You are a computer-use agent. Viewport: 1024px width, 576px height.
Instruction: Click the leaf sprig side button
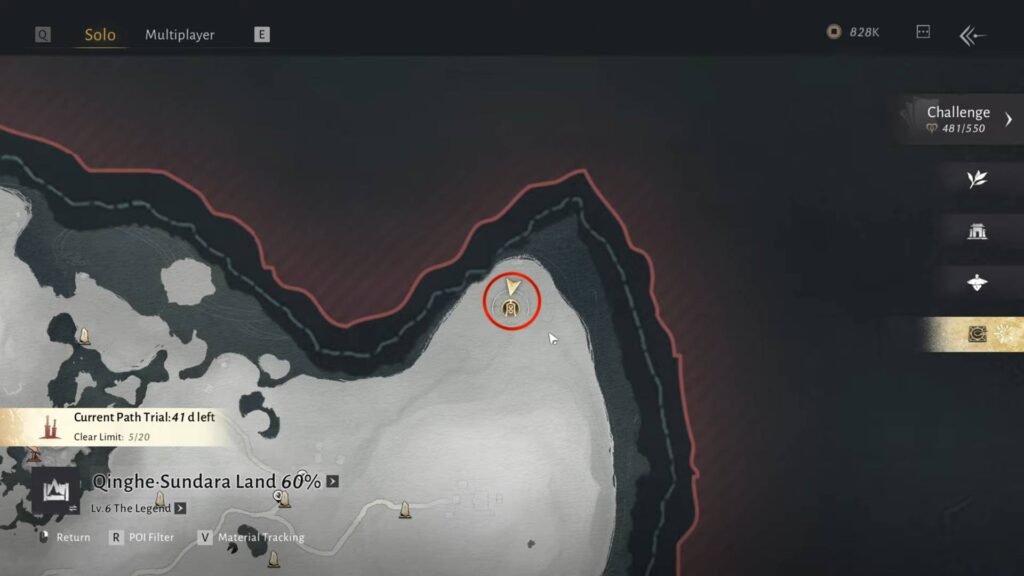point(977,179)
